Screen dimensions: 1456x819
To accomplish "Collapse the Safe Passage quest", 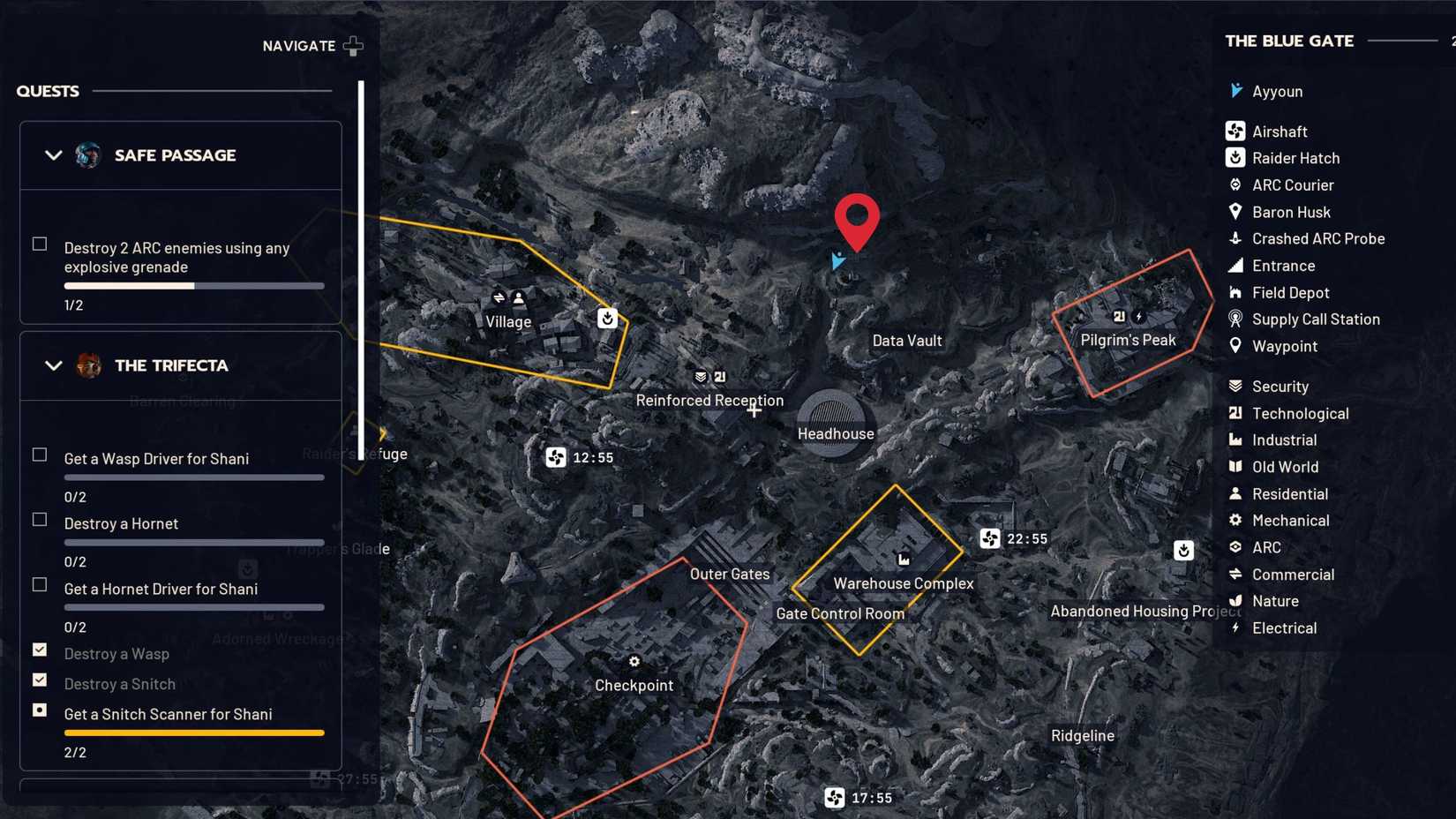I will (x=52, y=154).
